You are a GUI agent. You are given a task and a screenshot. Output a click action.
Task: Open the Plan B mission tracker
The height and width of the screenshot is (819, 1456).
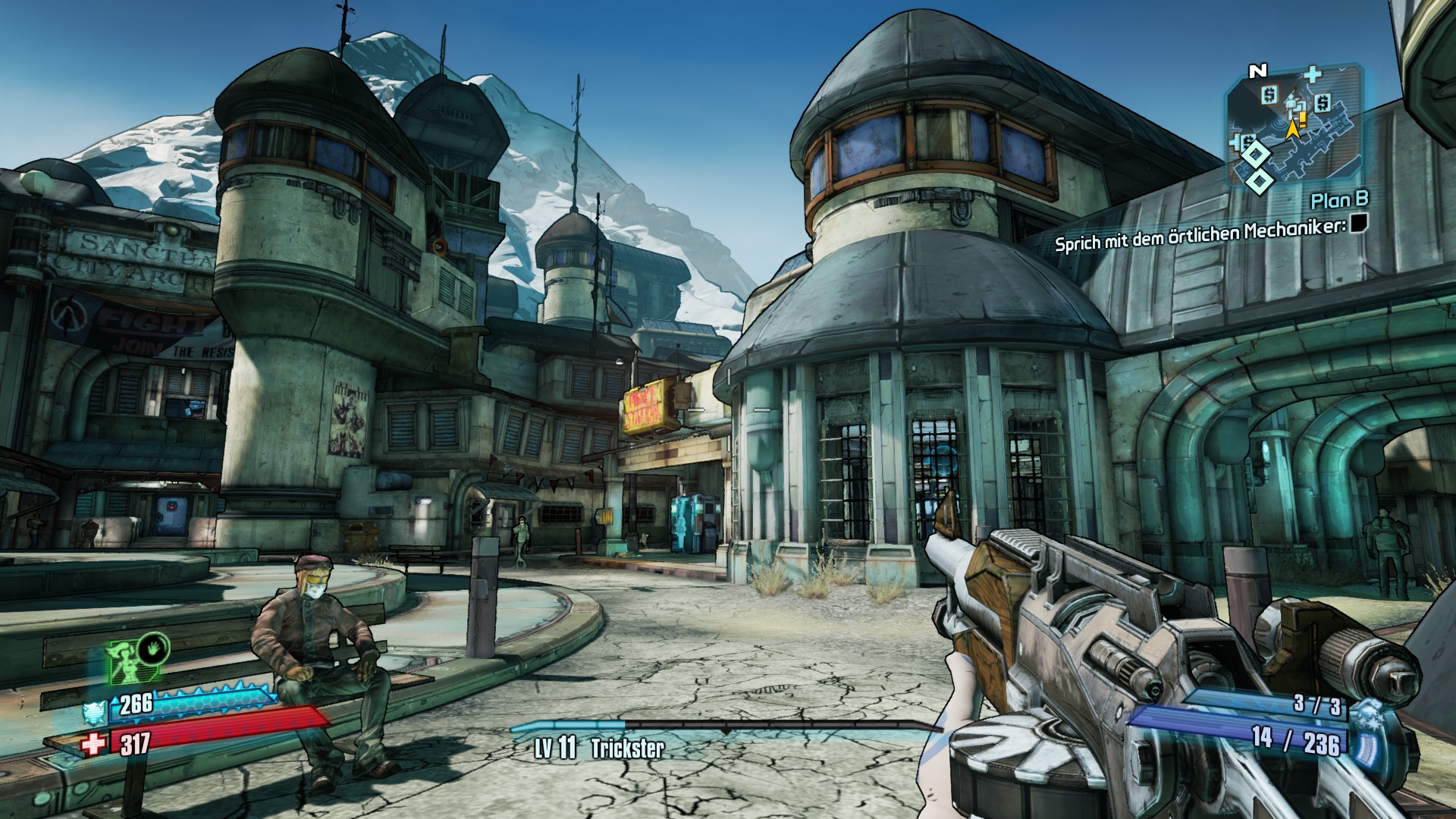coord(1340,200)
